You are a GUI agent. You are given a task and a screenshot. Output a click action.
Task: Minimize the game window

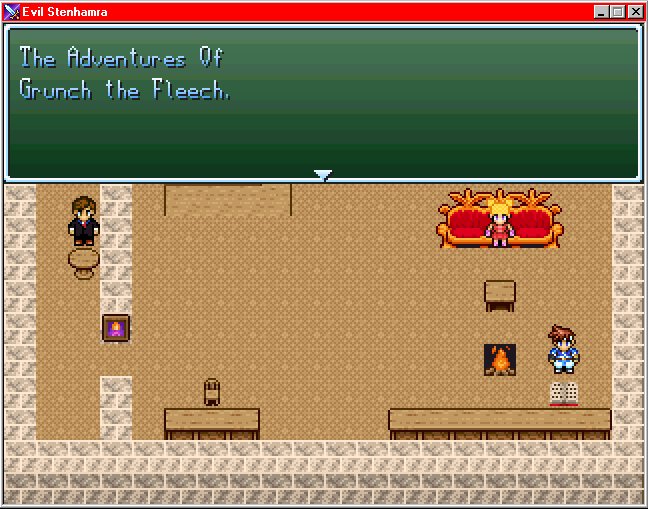point(601,12)
